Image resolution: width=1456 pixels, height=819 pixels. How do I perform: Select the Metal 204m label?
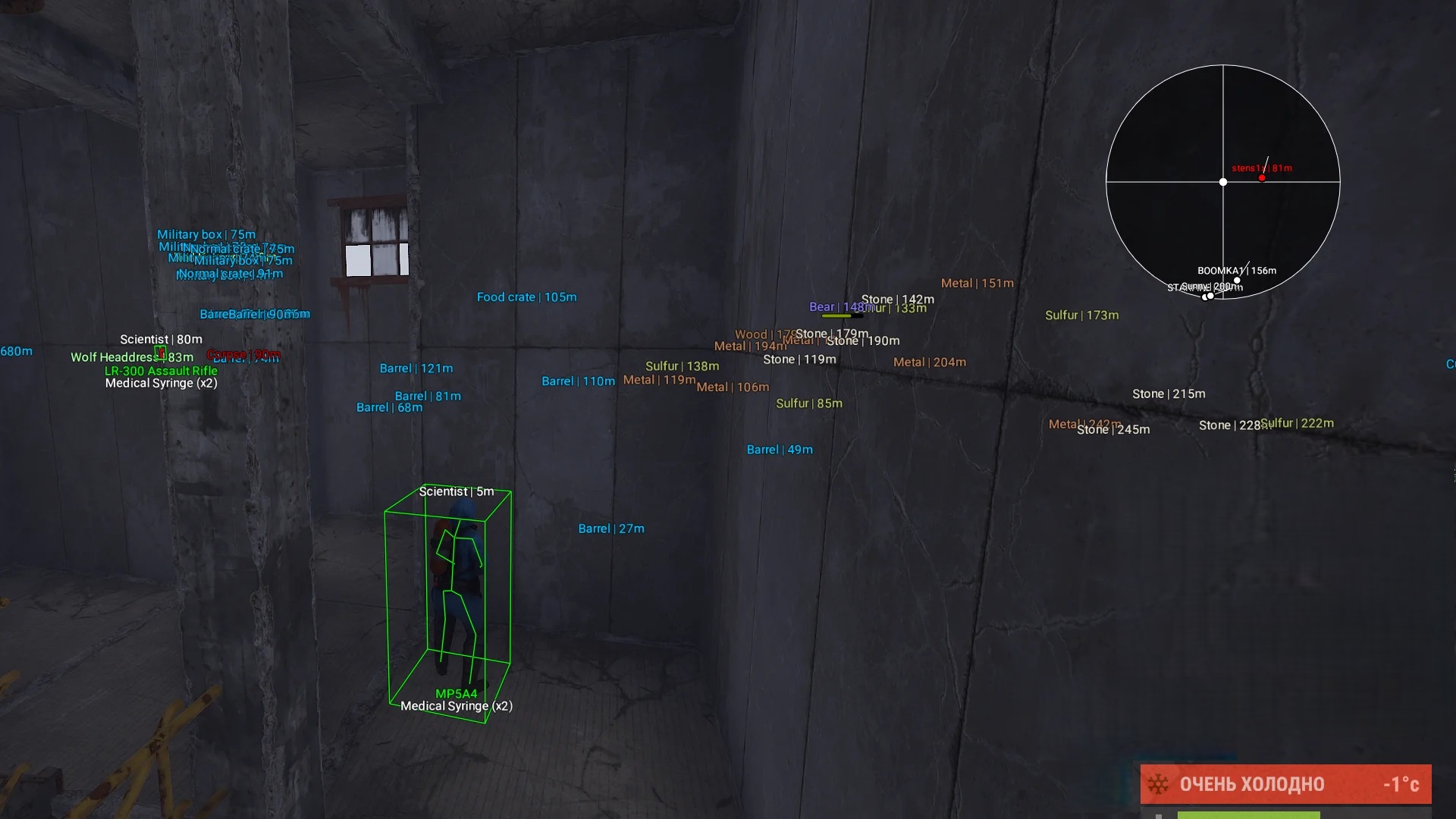[928, 362]
